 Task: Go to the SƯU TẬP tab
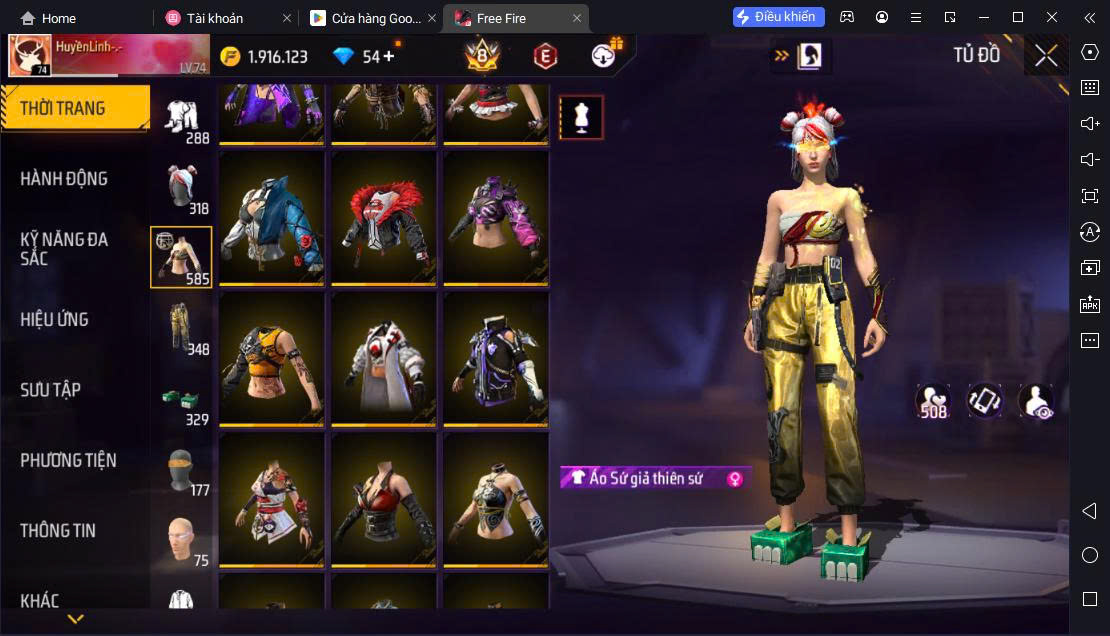click(x=51, y=390)
